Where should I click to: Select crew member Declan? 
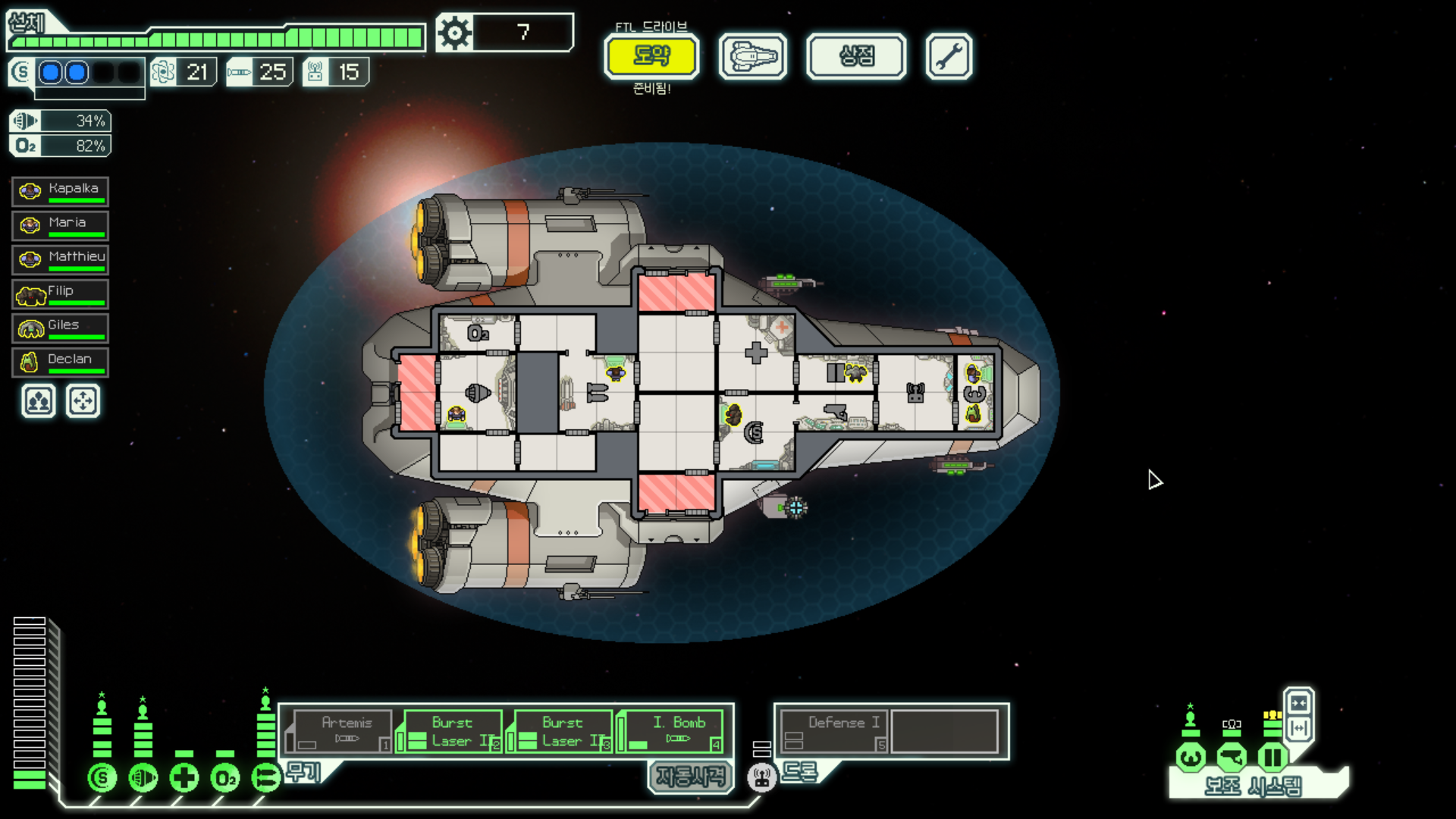61,362
